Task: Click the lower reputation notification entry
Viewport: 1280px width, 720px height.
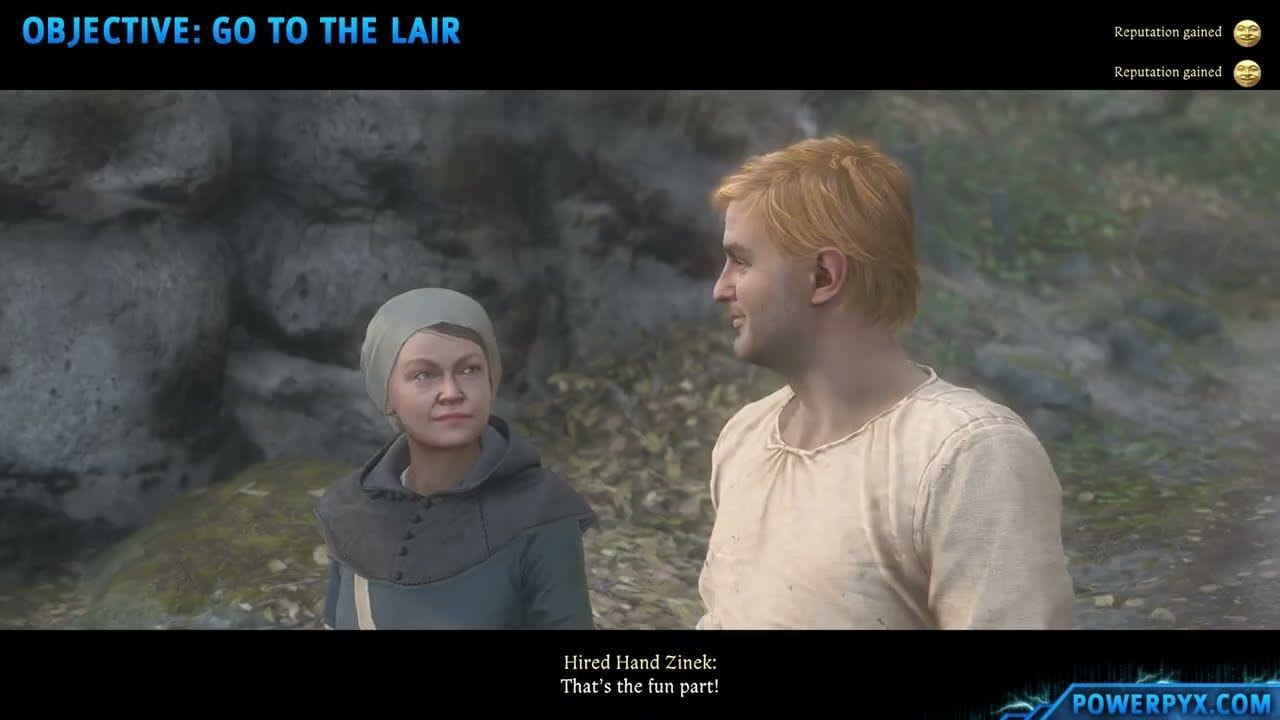Action: (x=1180, y=72)
